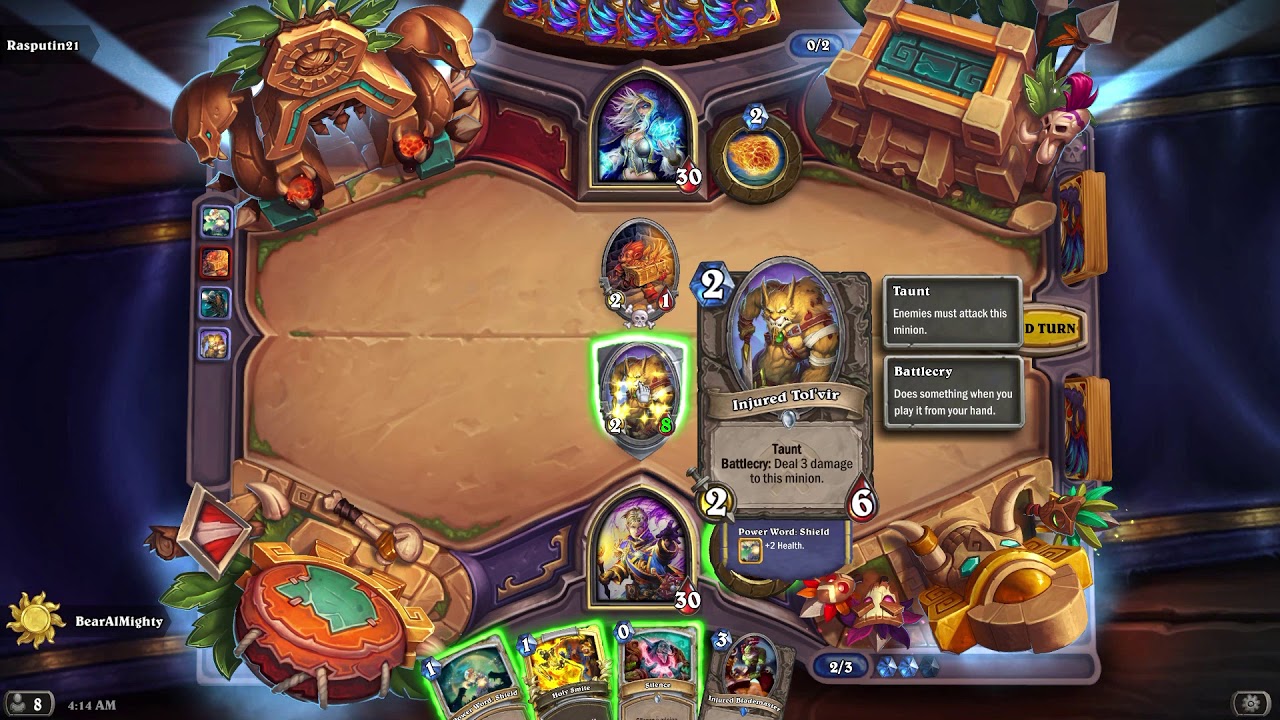The height and width of the screenshot is (720, 1280).
Task: Click opponent name Rasputin21
Action: point(45,44)
